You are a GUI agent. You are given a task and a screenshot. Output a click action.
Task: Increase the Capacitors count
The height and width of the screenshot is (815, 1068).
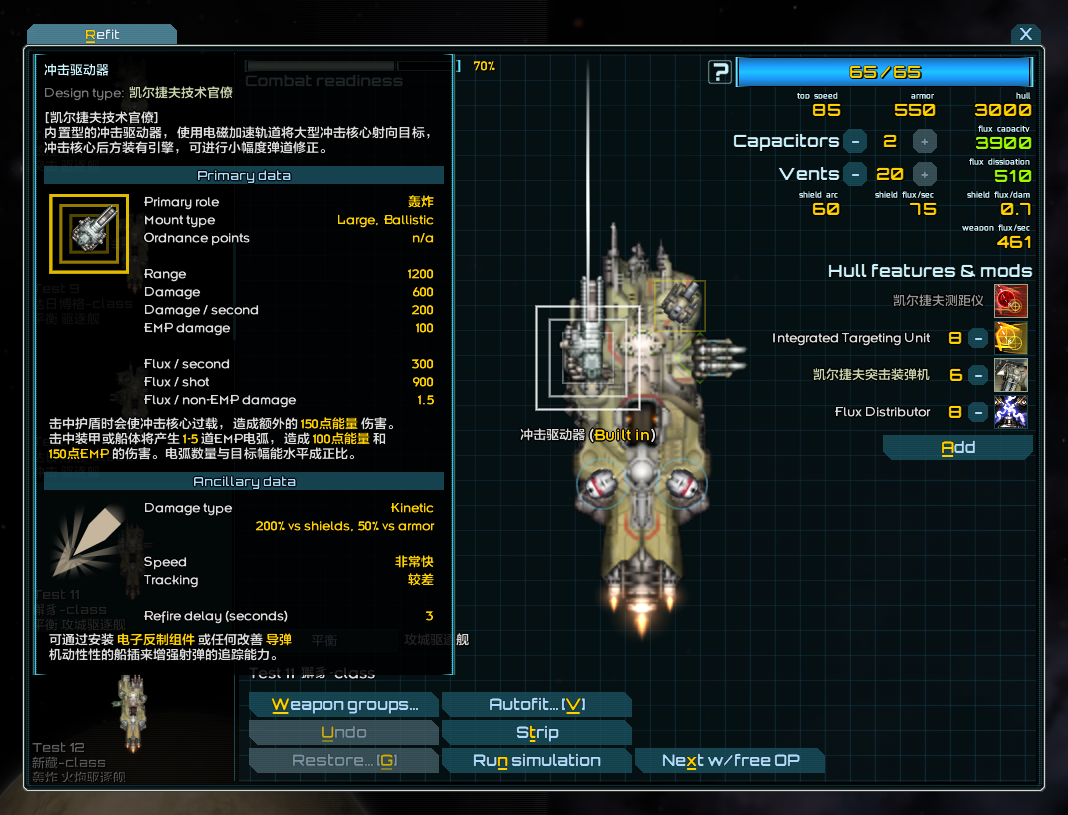coord(925,141)
